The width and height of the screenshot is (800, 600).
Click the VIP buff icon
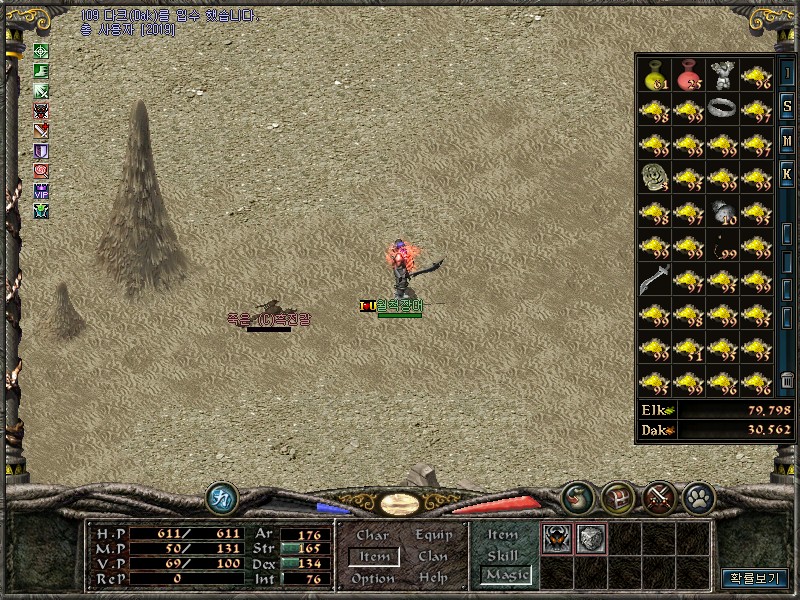[x=41, y=190]
